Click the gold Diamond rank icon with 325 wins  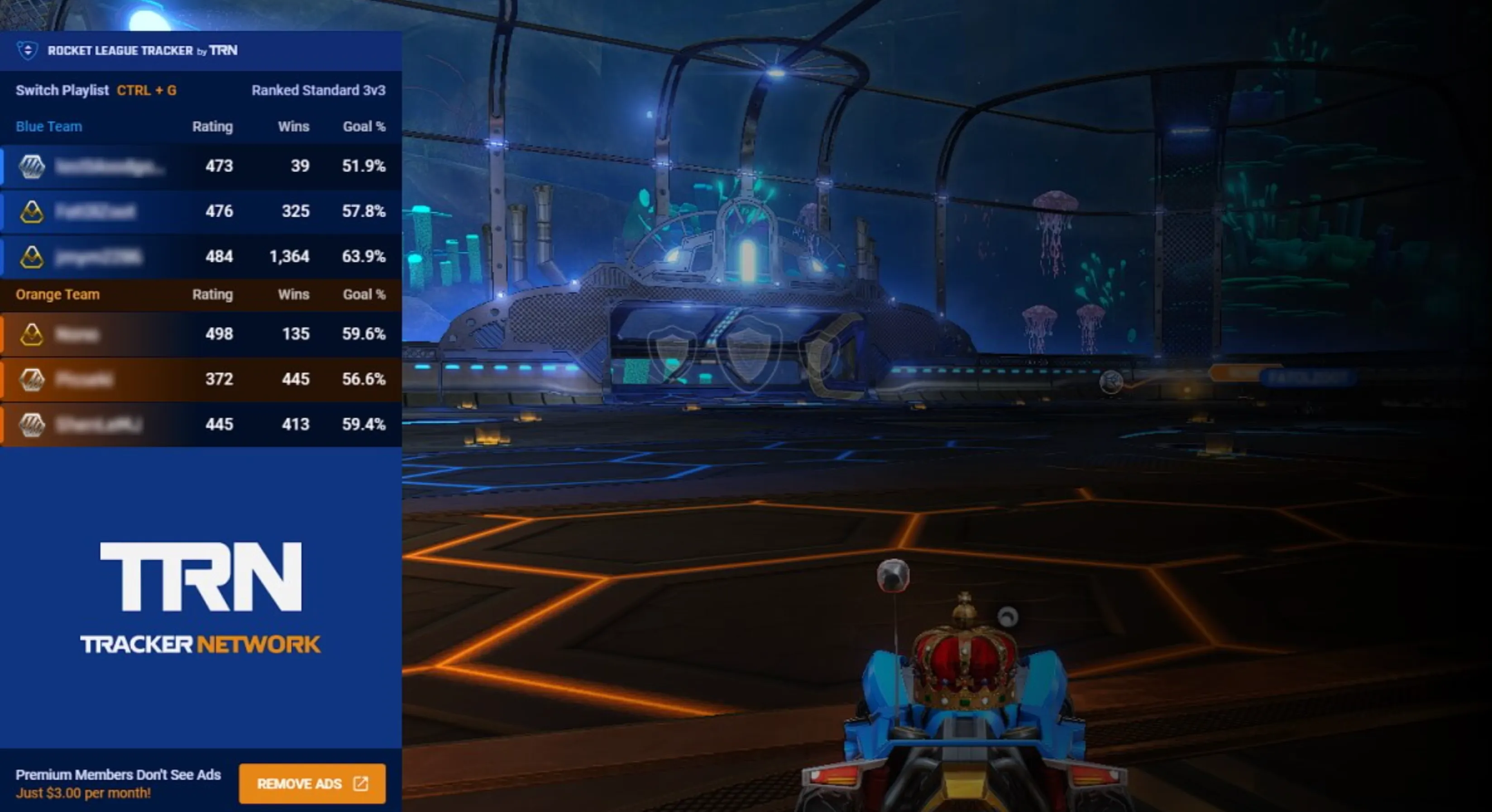(33, 211)
